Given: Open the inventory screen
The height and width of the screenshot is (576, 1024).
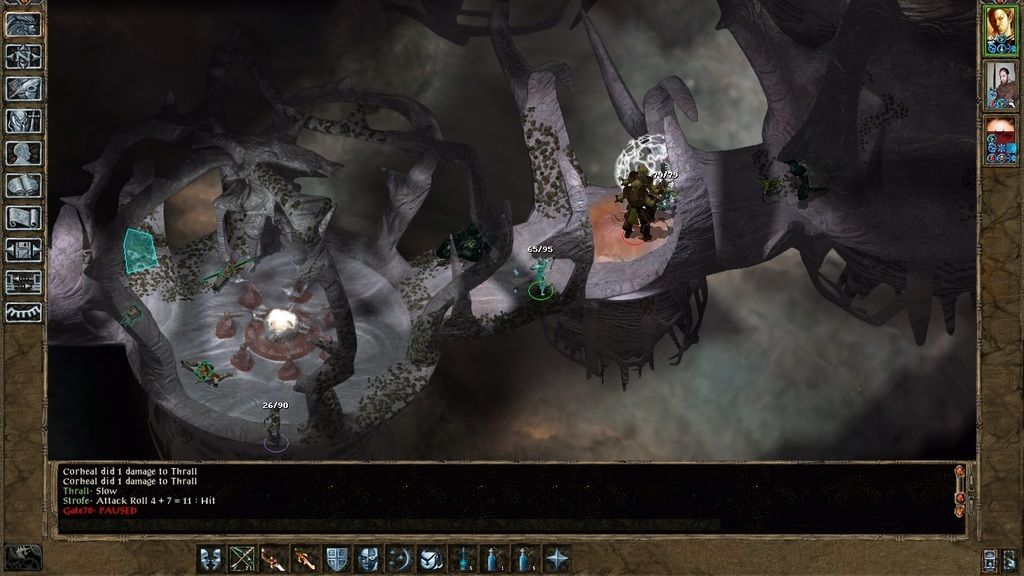Looking at the screenshot, I should 24,121.
